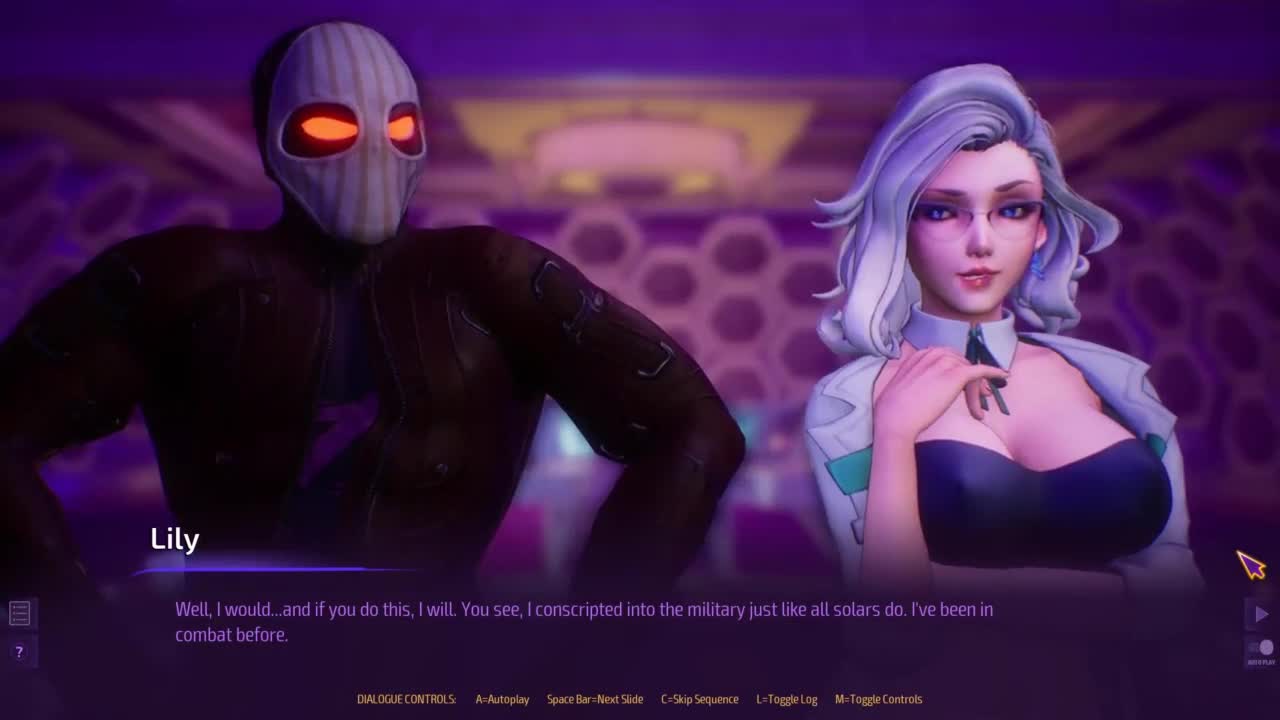Show help with the question mark icon
Screen dimensions: 1280x720
pos(19,652)
